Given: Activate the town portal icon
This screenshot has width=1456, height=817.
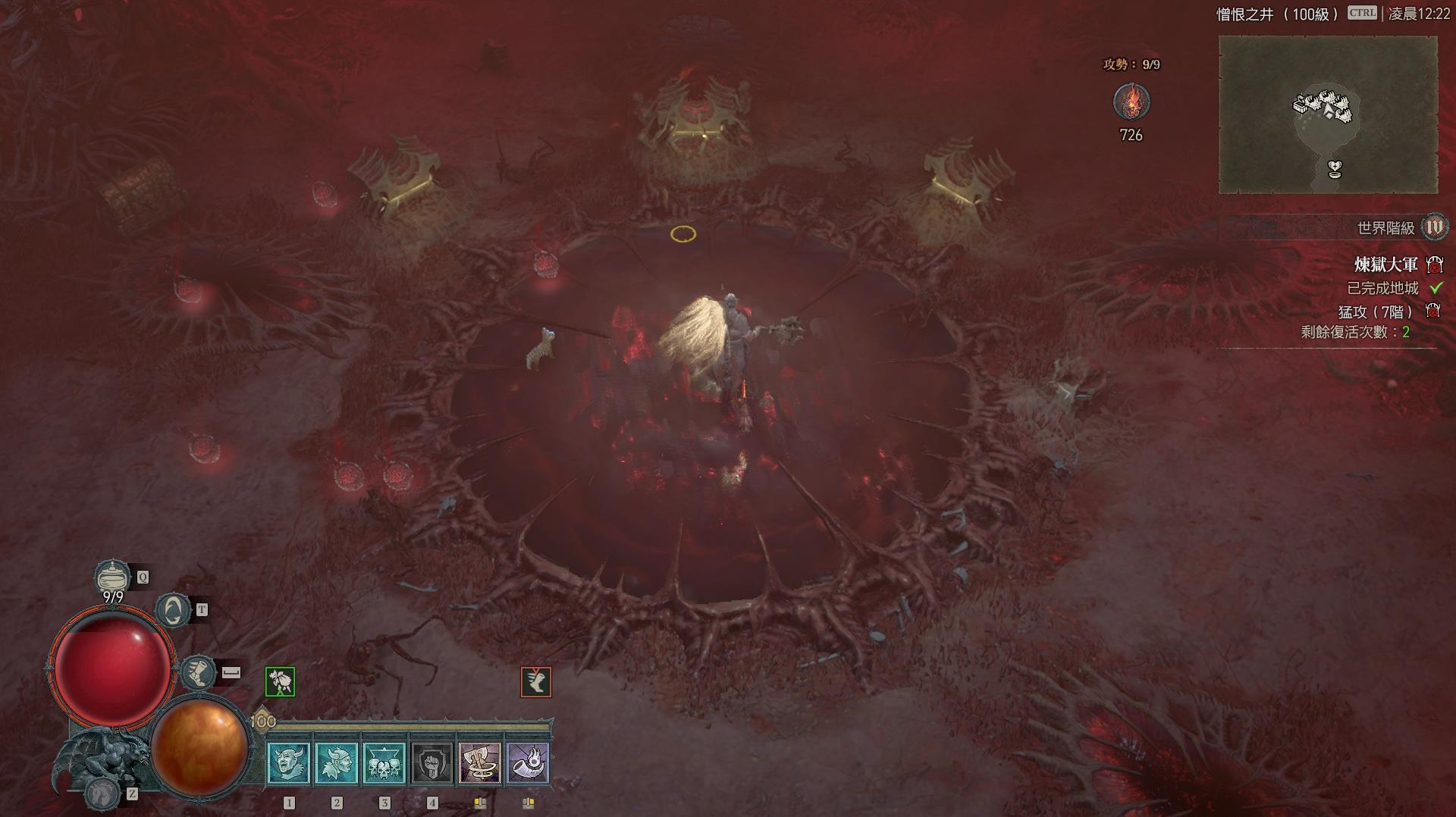Looking at the screenshot, I should 173,610.
